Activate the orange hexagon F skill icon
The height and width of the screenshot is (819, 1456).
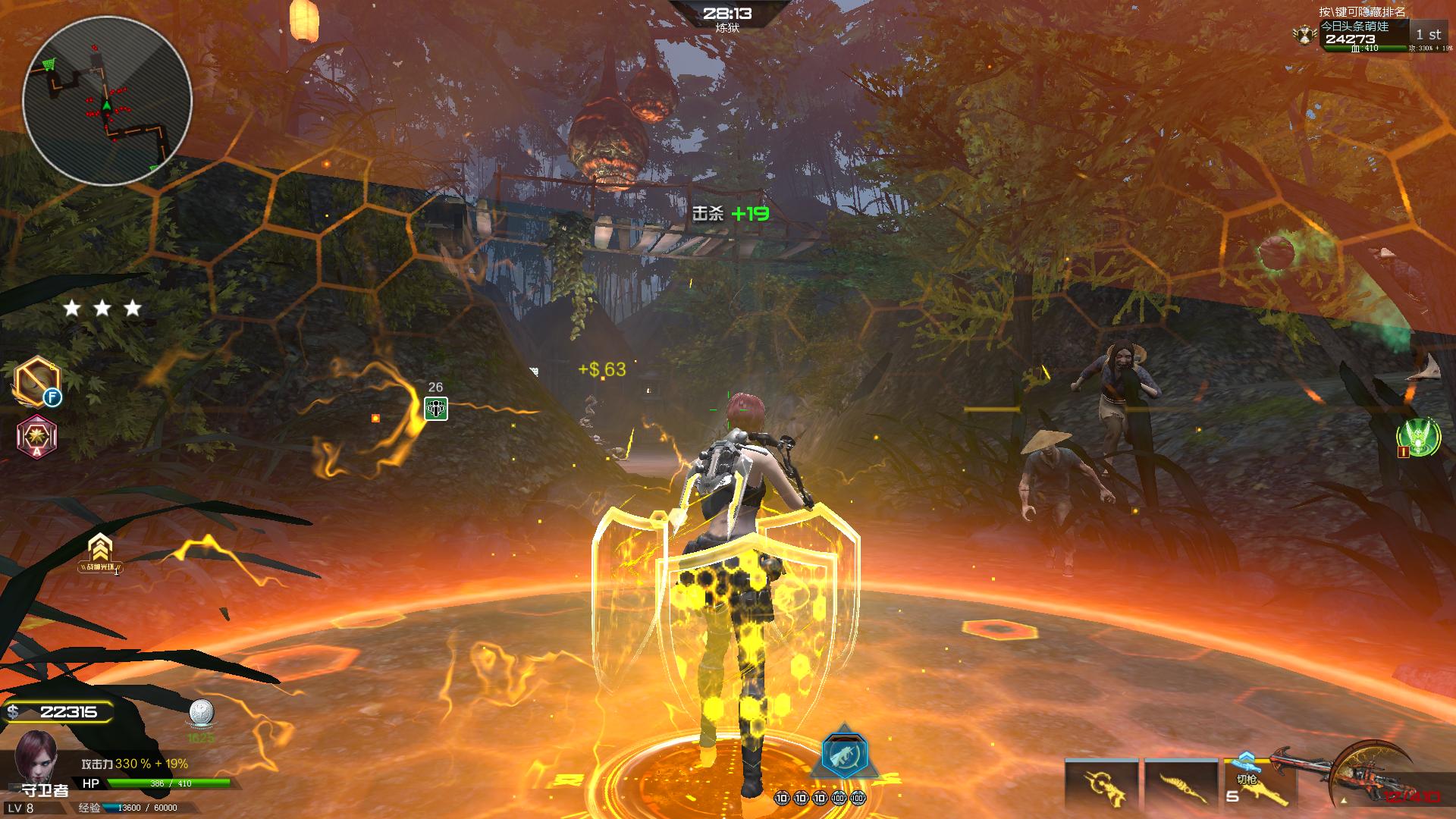tap(36, 381)
